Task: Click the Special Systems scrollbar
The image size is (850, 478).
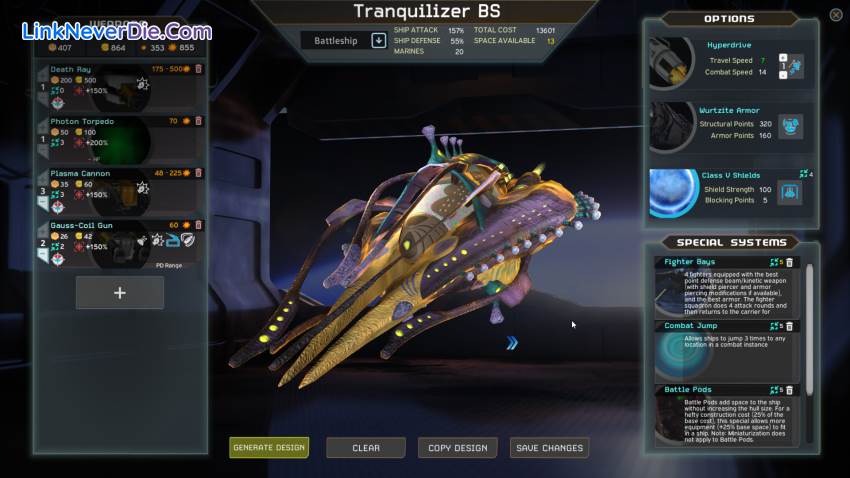Action: (x=810, y=330)
